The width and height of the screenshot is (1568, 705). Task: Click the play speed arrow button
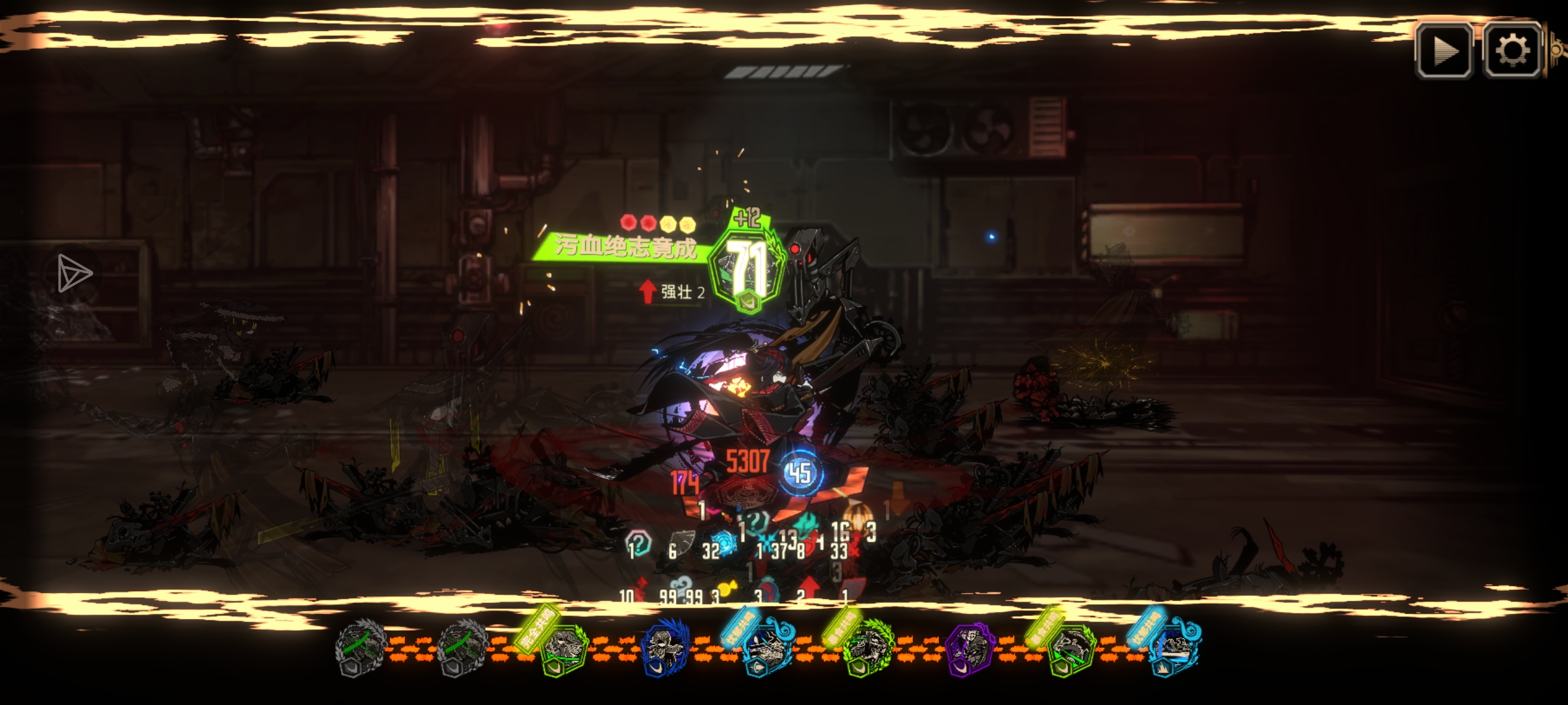pyautogui.click(x=1444, y=50)
